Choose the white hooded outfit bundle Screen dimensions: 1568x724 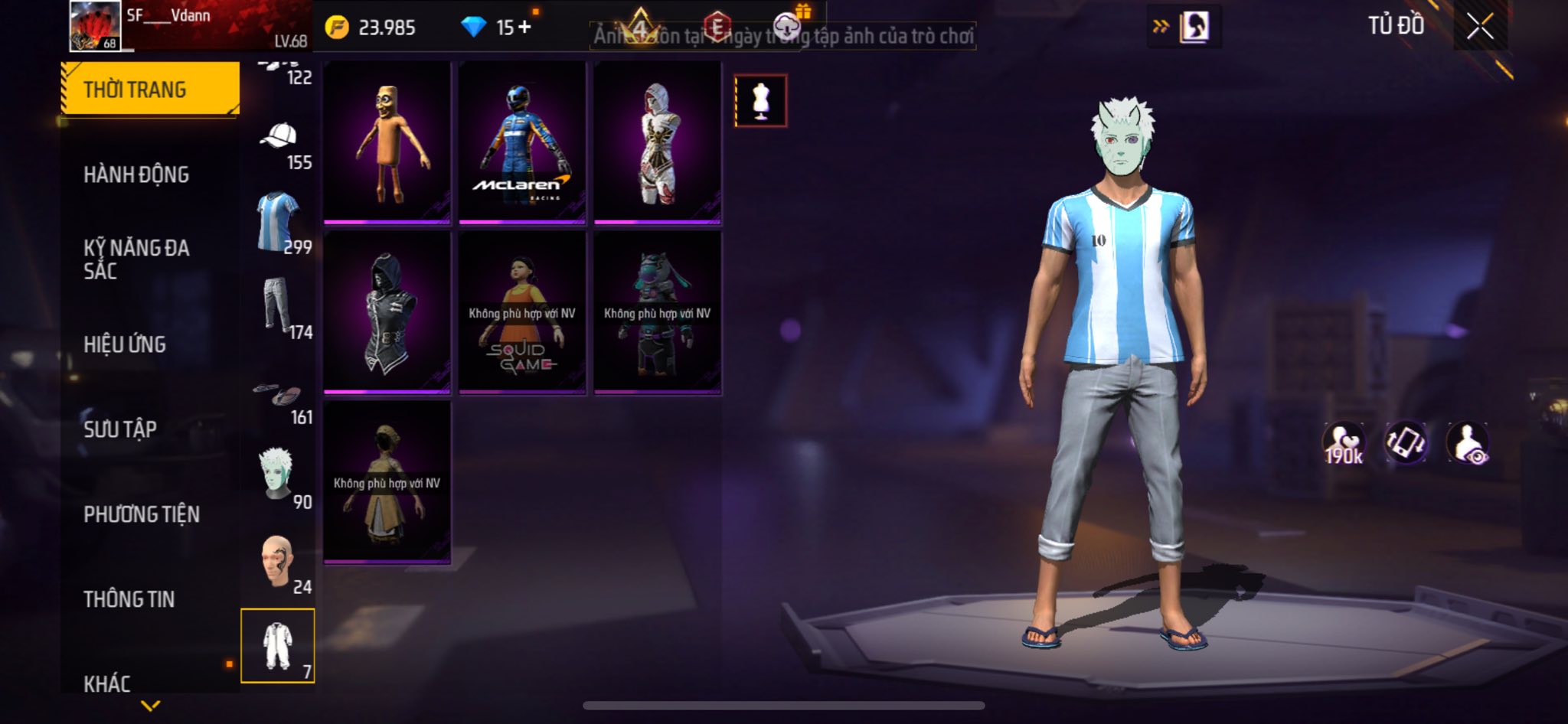coord(658,142)
